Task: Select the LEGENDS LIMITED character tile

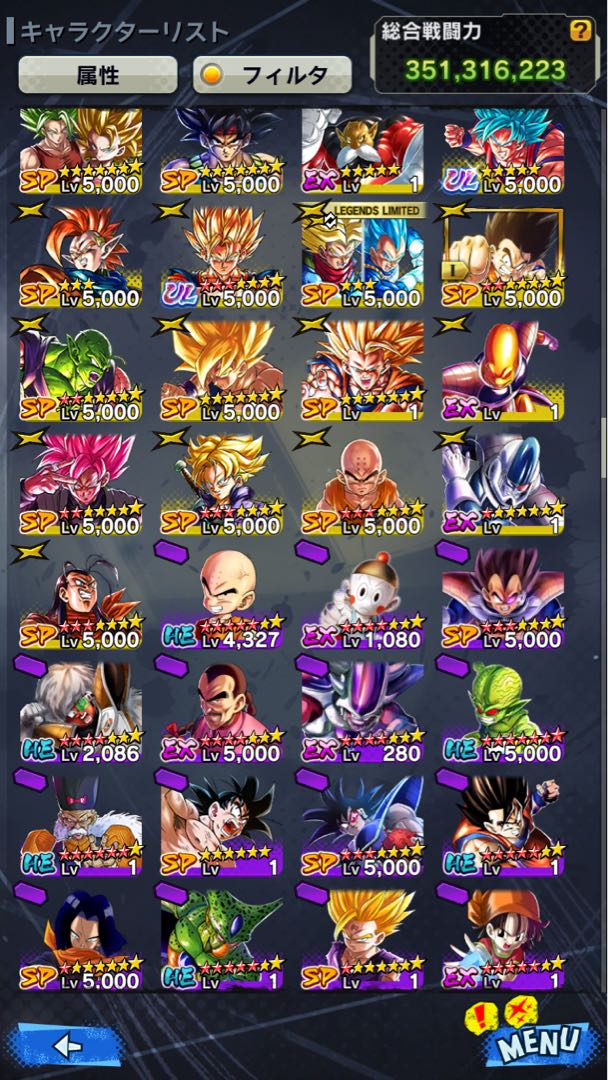Action: coord(363,258)
